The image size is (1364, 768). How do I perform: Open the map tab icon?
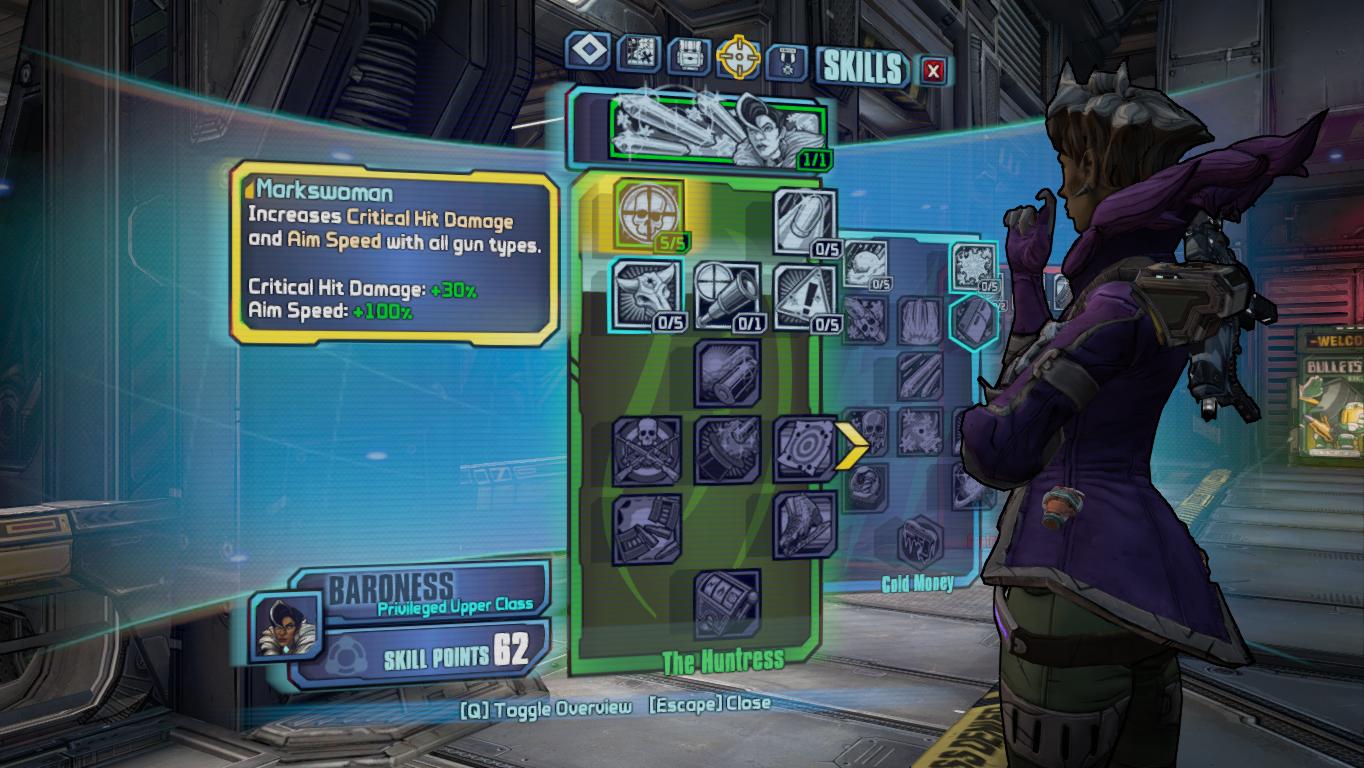(638, 54)
